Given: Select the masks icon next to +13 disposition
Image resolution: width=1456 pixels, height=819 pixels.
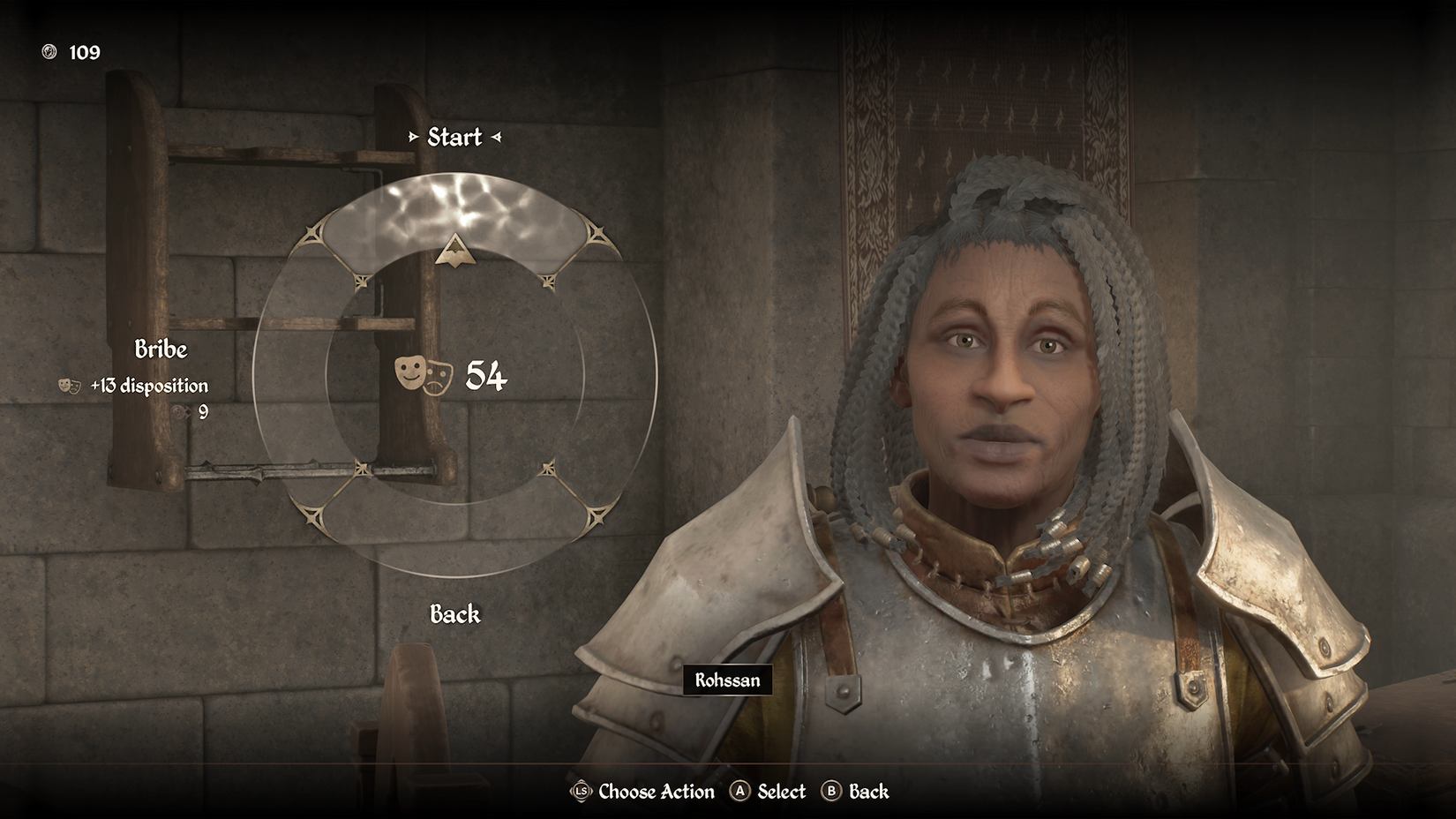Looking at the screenshot, I should (70, 386).
